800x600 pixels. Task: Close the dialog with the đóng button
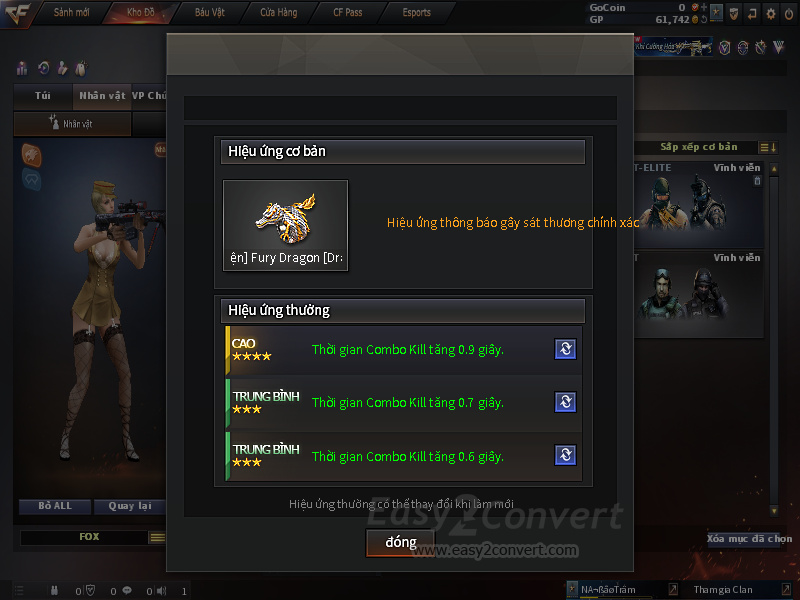pos(400,542)
